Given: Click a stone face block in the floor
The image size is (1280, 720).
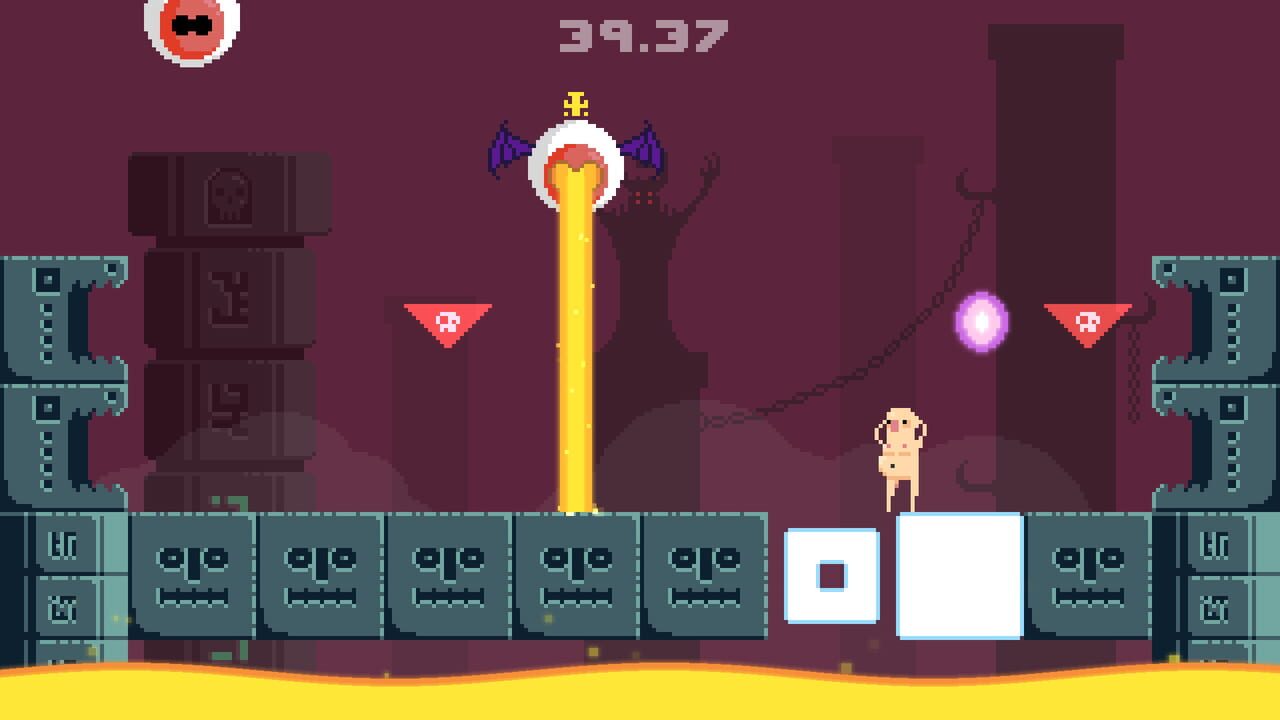Looking at the screenshot, I should [x=320, y=575].
